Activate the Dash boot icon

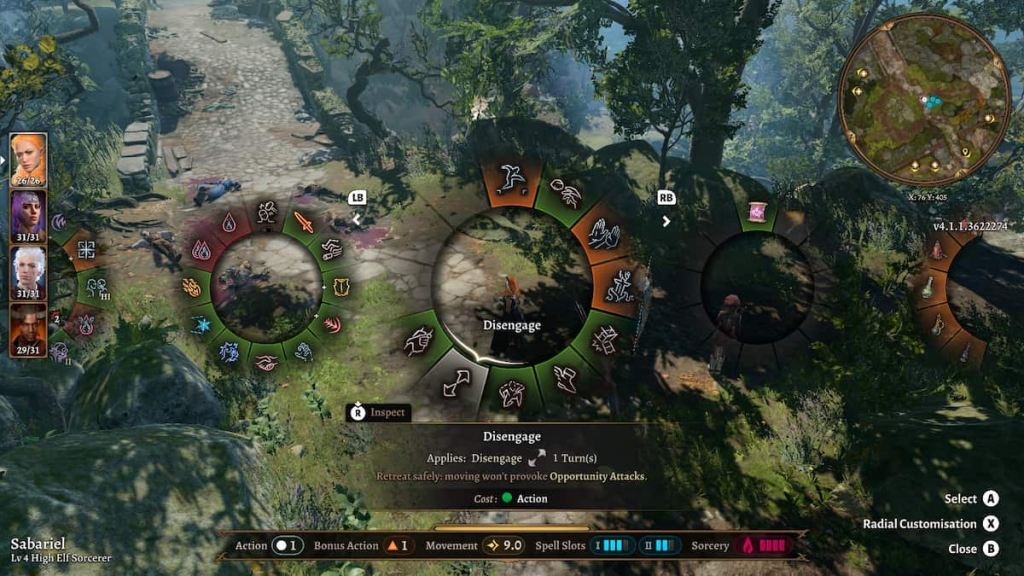click(x=565, y=378)
